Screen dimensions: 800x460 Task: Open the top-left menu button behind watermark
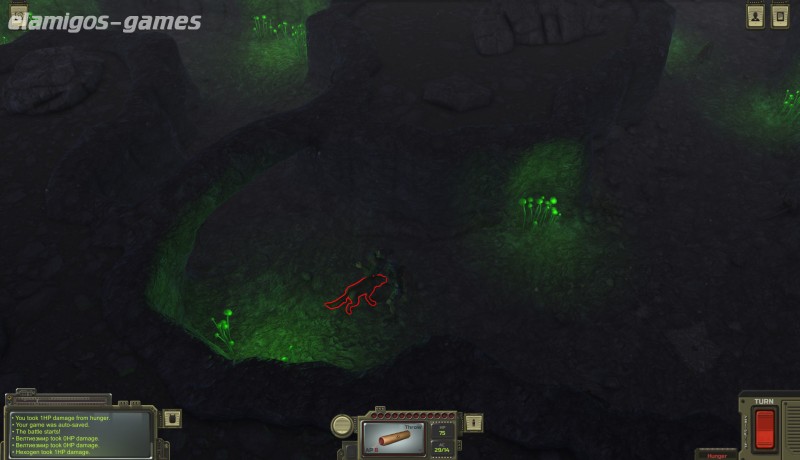[x=18, y=12]
